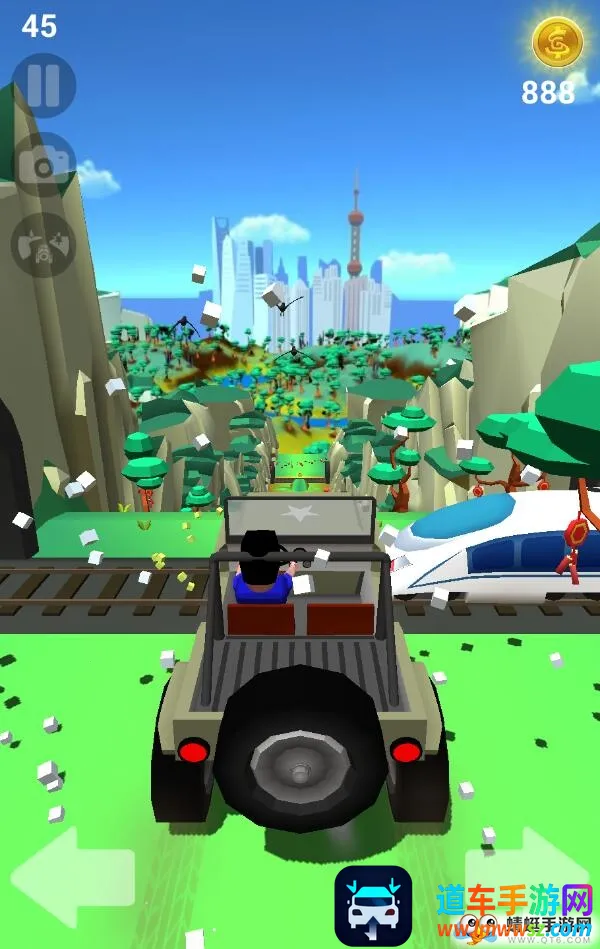
Task: Pause the game
Action: (x=44, y=86)
